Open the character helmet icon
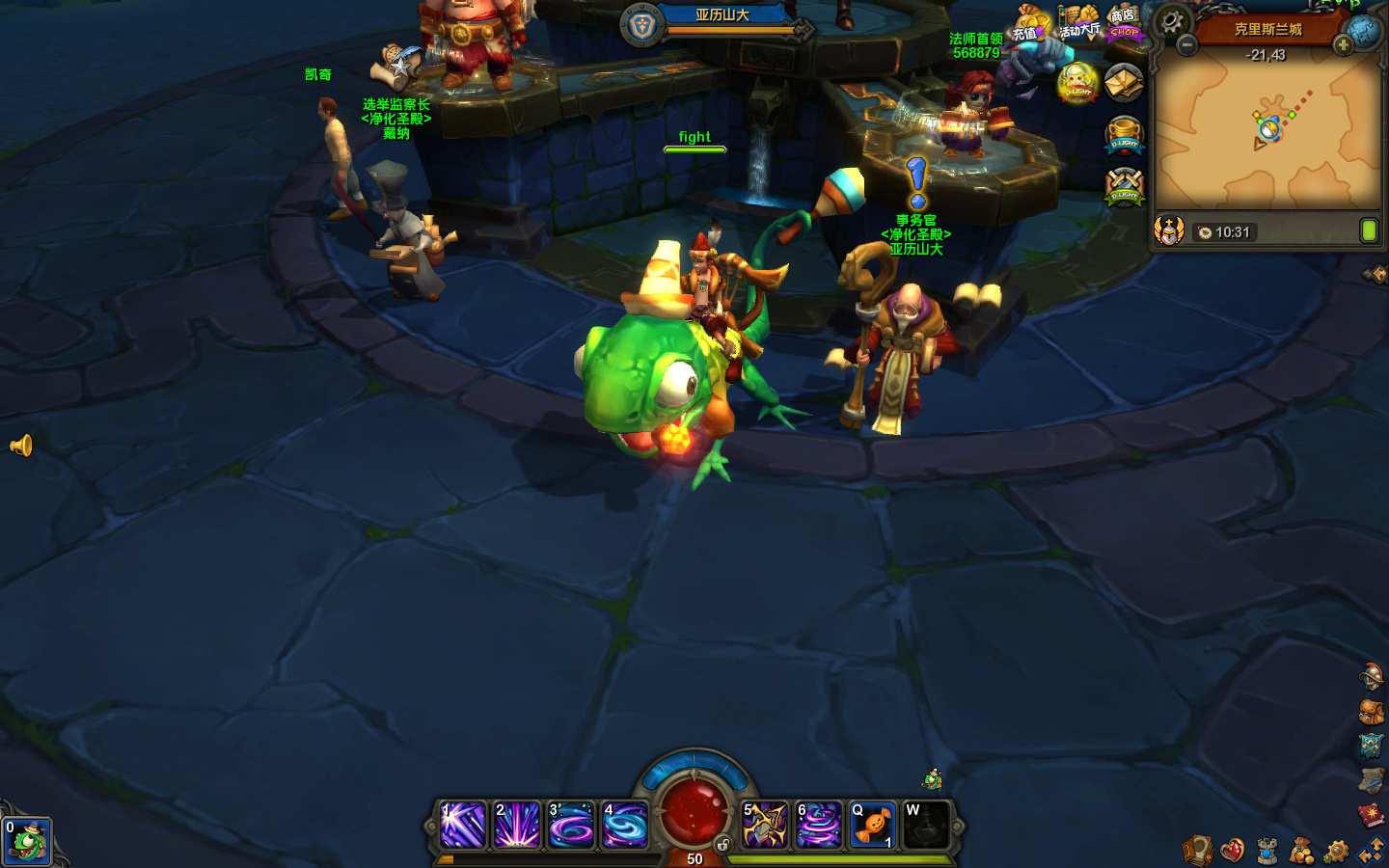Screen dimensions: 1389x868 click(1371, 677)
